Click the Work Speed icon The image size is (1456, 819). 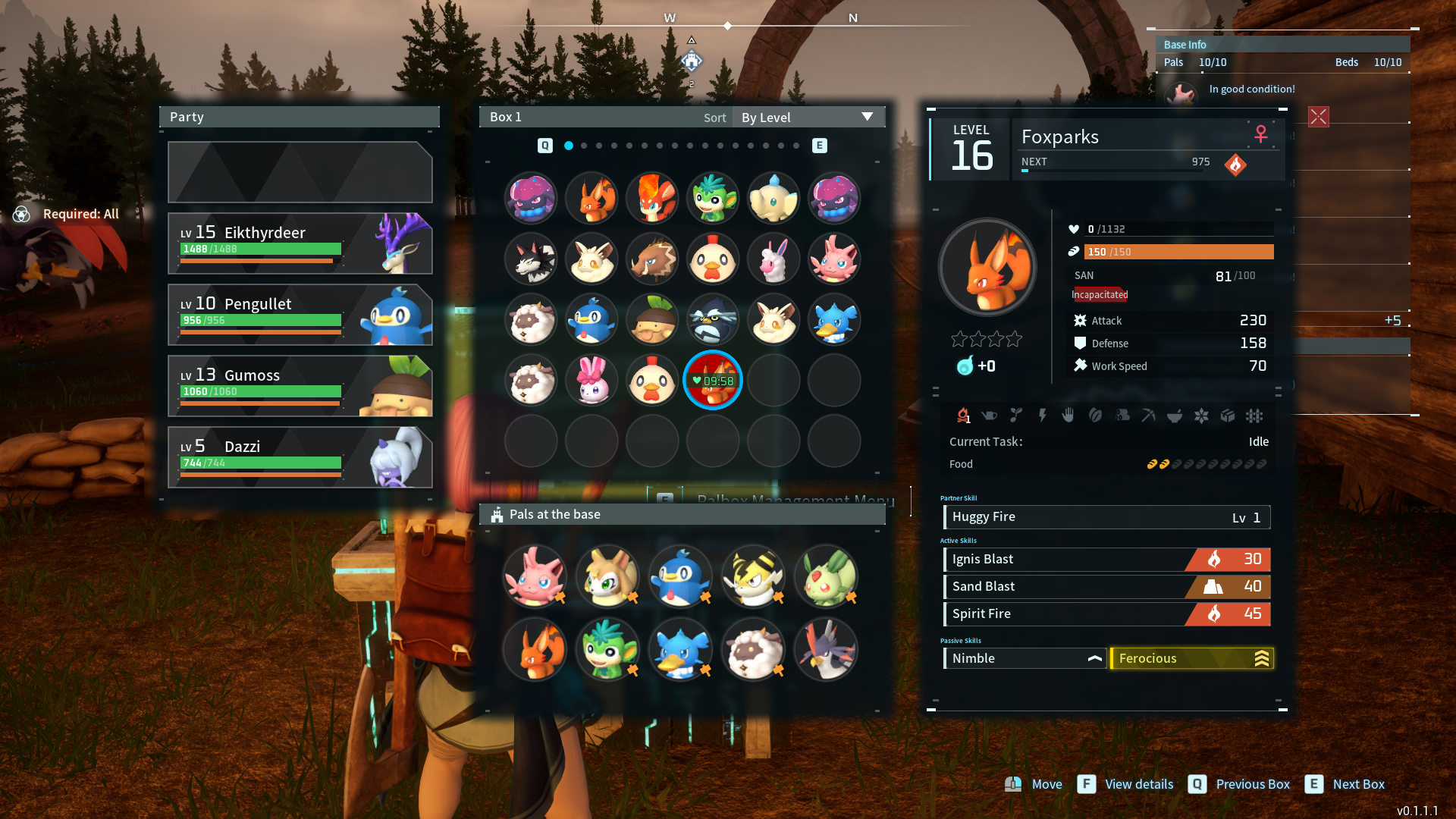[1081, 366]
